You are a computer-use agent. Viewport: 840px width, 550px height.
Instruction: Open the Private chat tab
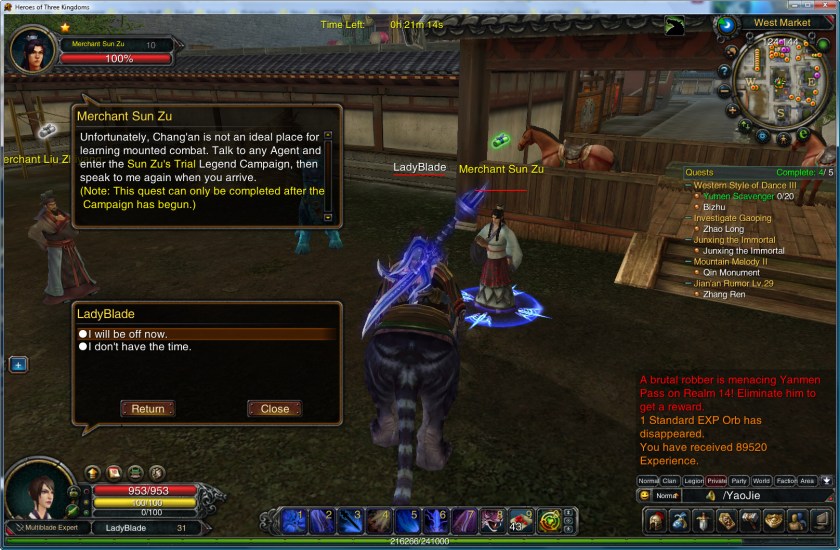click(717, 481)
